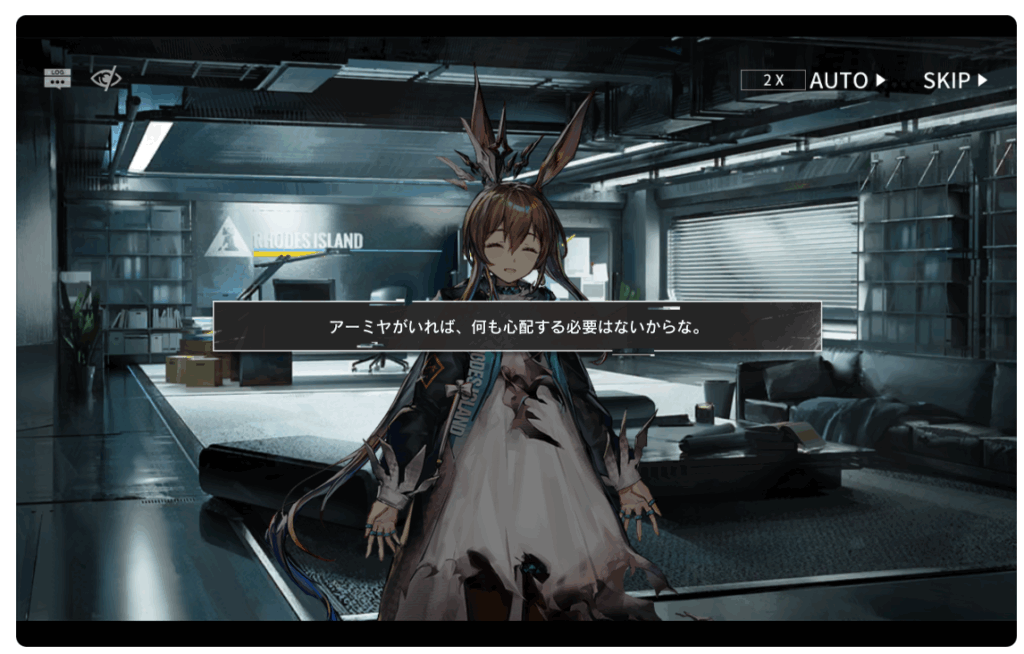Hide the interface with the eye icon

(x=105, y=78)
